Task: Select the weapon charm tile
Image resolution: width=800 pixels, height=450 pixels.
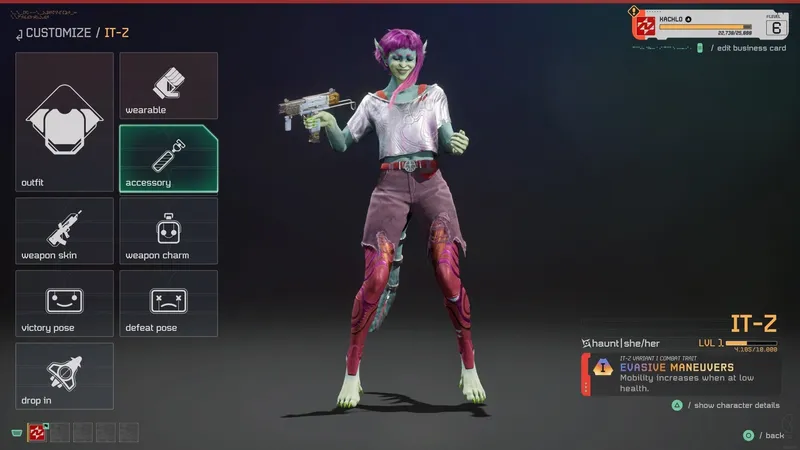Action: pyautogui.click(x=168, y=231)
